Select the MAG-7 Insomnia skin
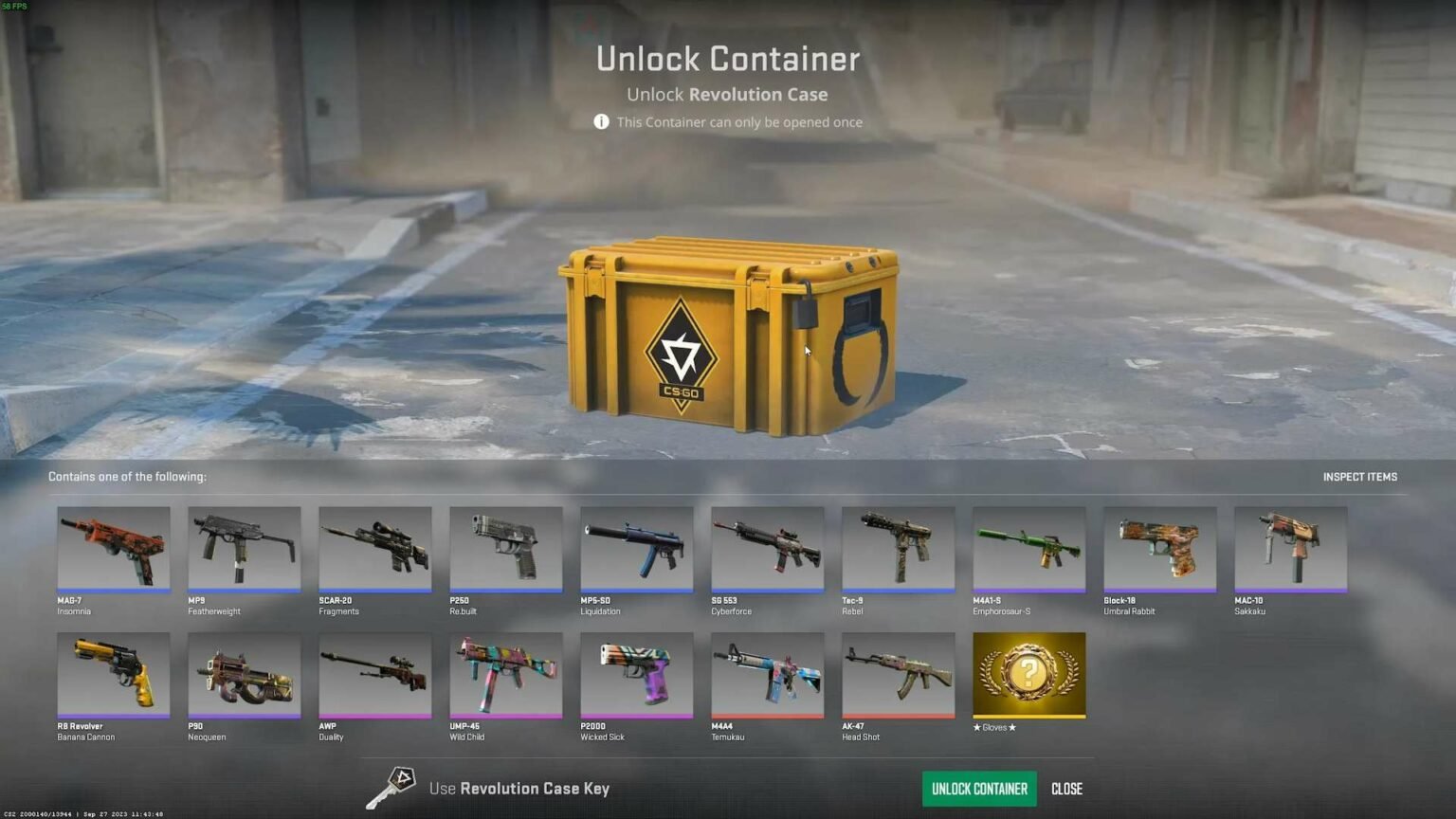This screenshot has width=1456, height=819. point(113,550)
